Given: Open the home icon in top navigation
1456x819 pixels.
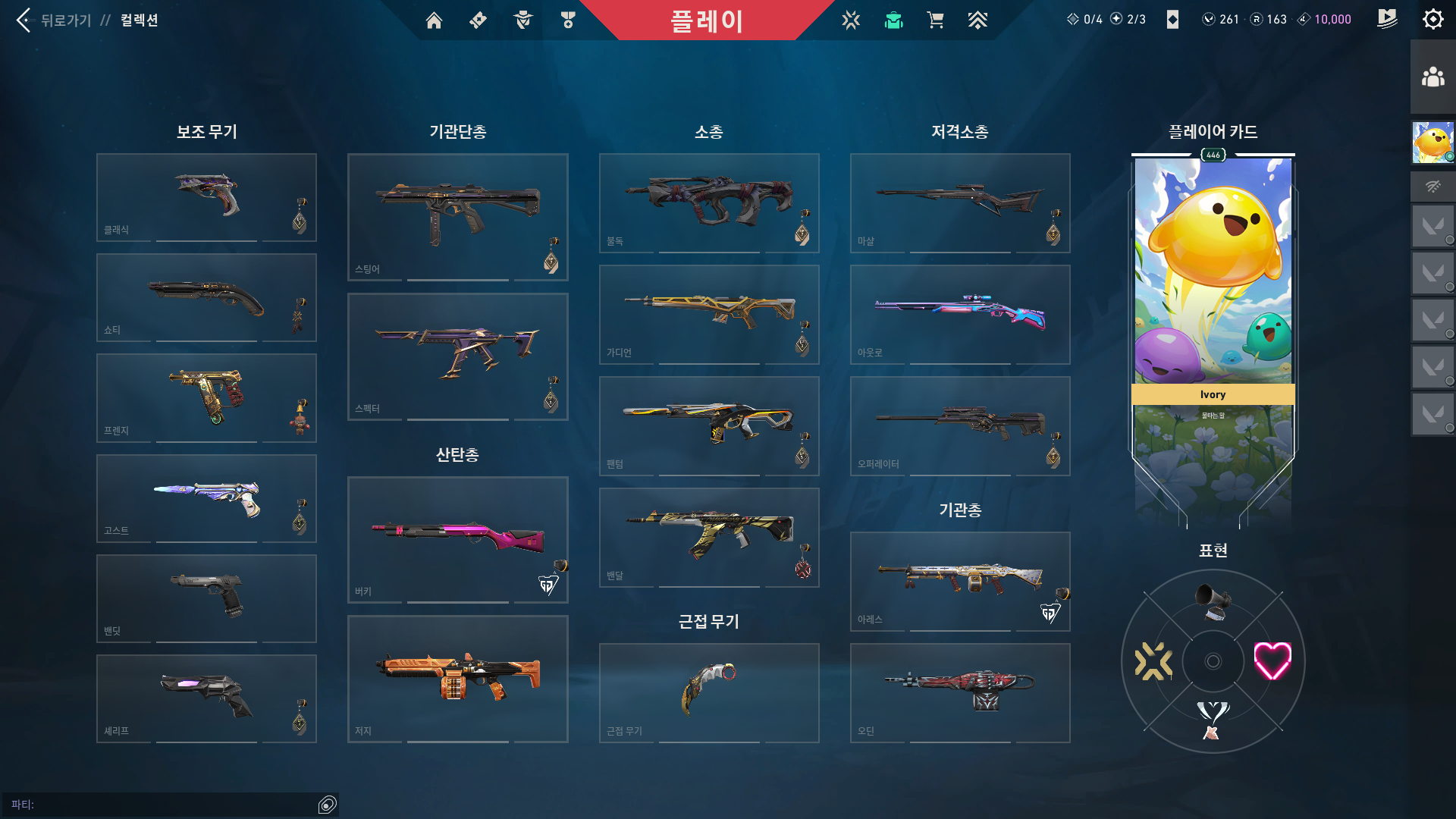Looking at the screenshot, I should tap(434, 20).
